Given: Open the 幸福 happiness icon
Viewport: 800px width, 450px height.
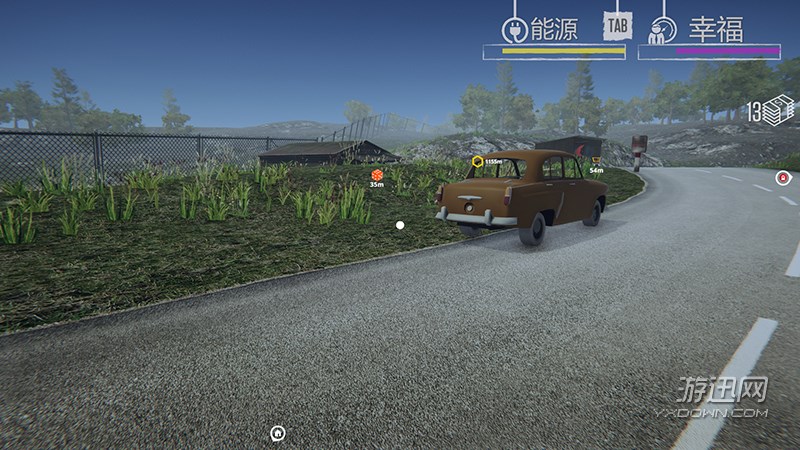Looking at the screenshot, I should tap(663, 29).
